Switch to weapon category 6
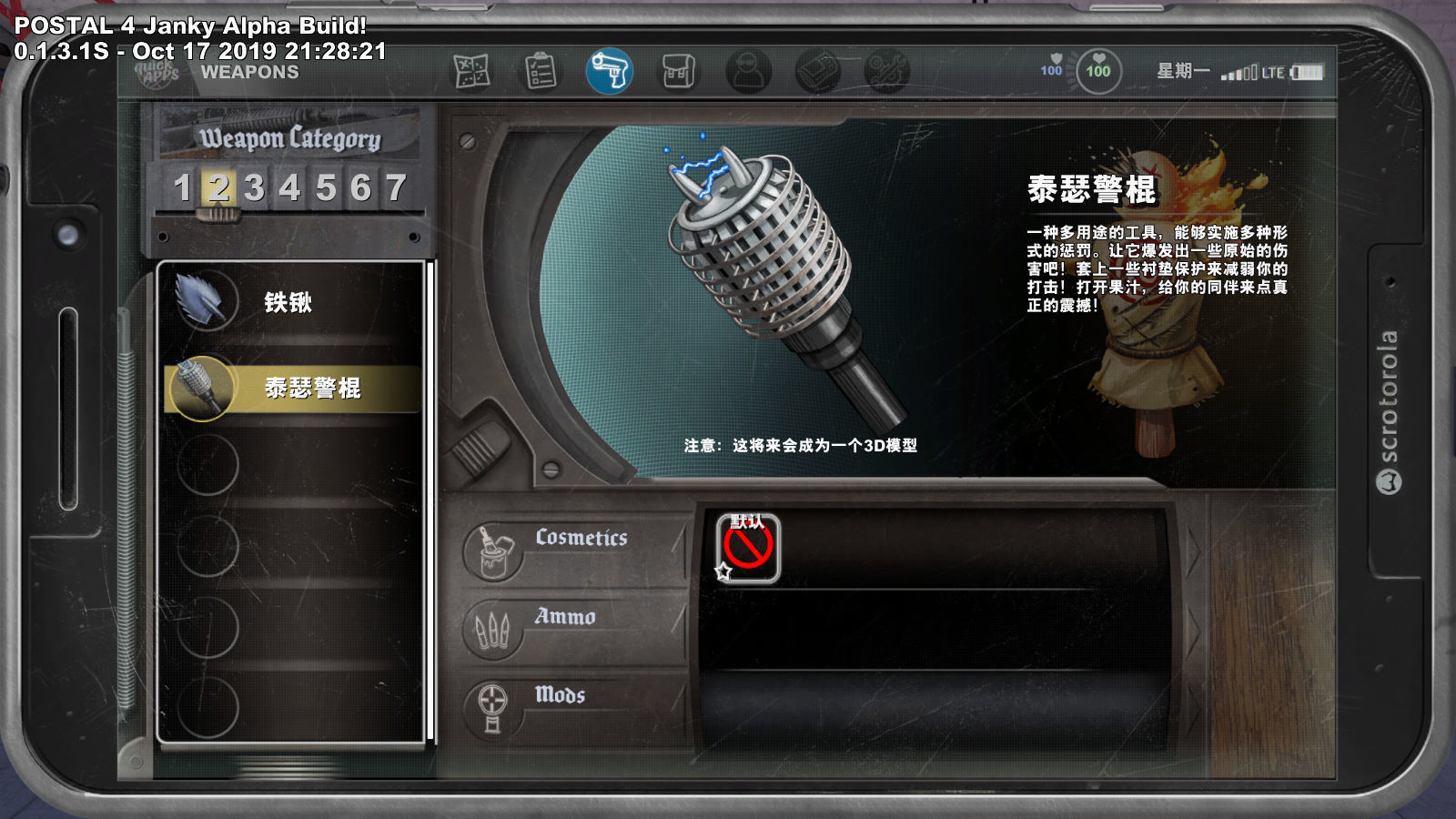 pos(360,188)
